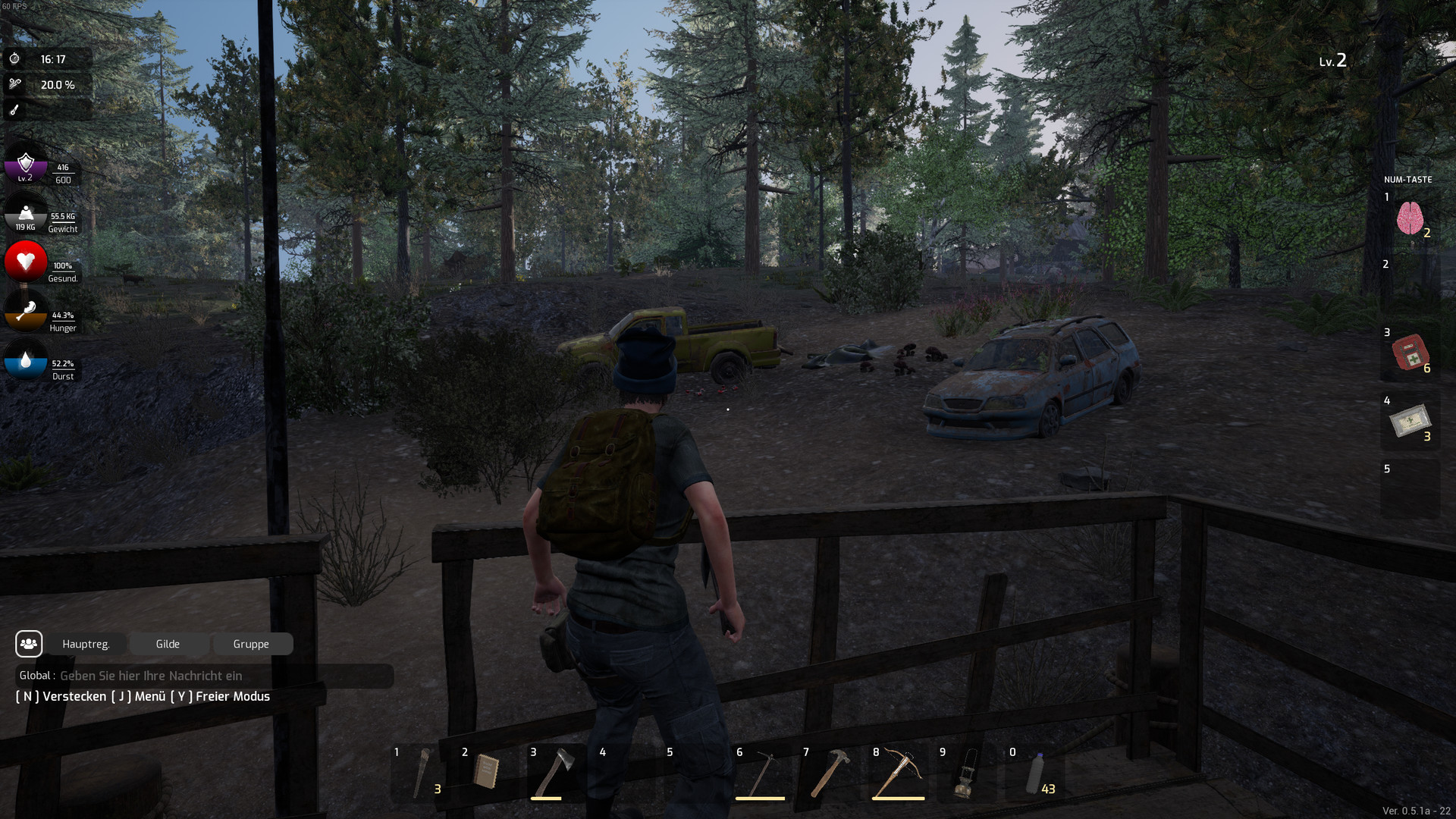Select the axe in hotbar slot 3
This screenshot has height=819, width=1456.
point(555,772)
